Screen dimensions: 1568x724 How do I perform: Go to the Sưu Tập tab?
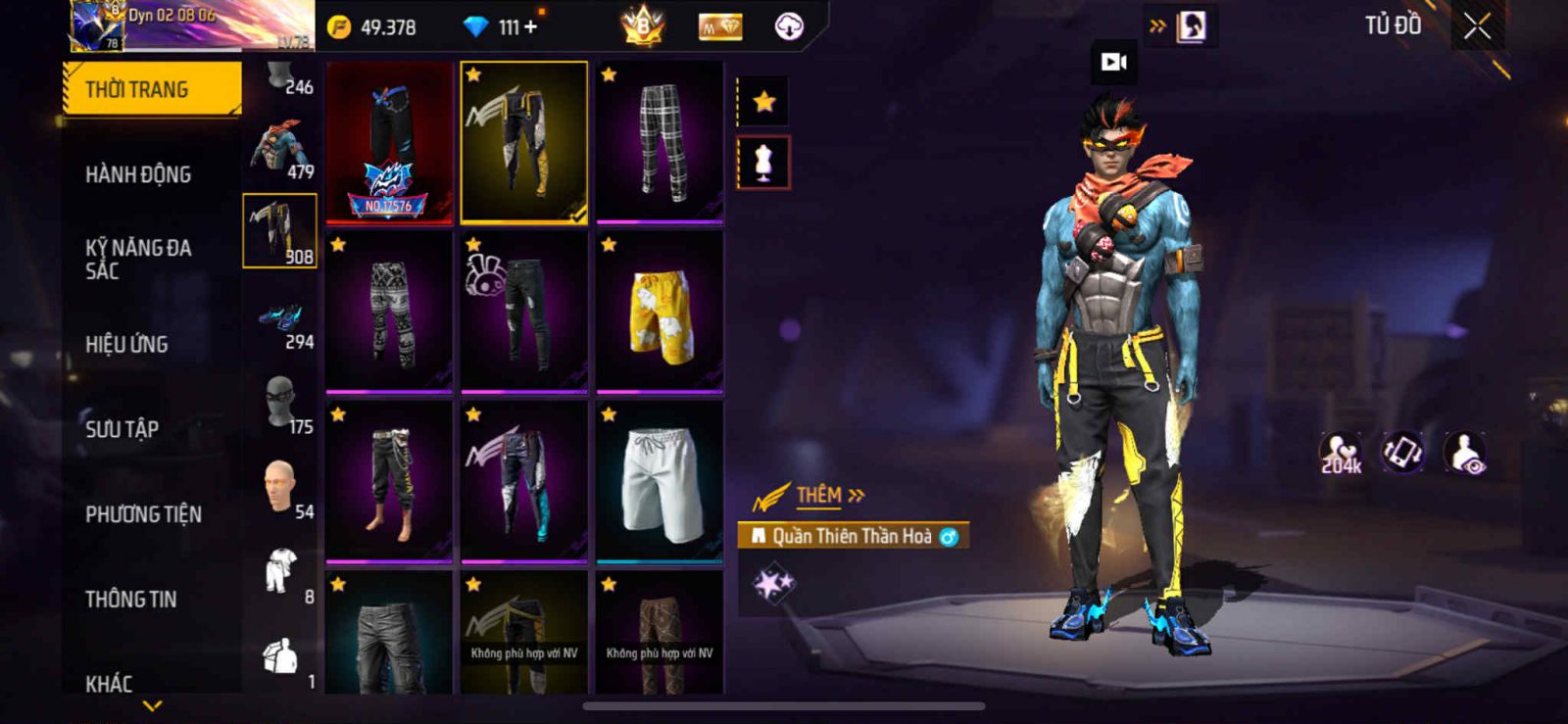(122, 428)
